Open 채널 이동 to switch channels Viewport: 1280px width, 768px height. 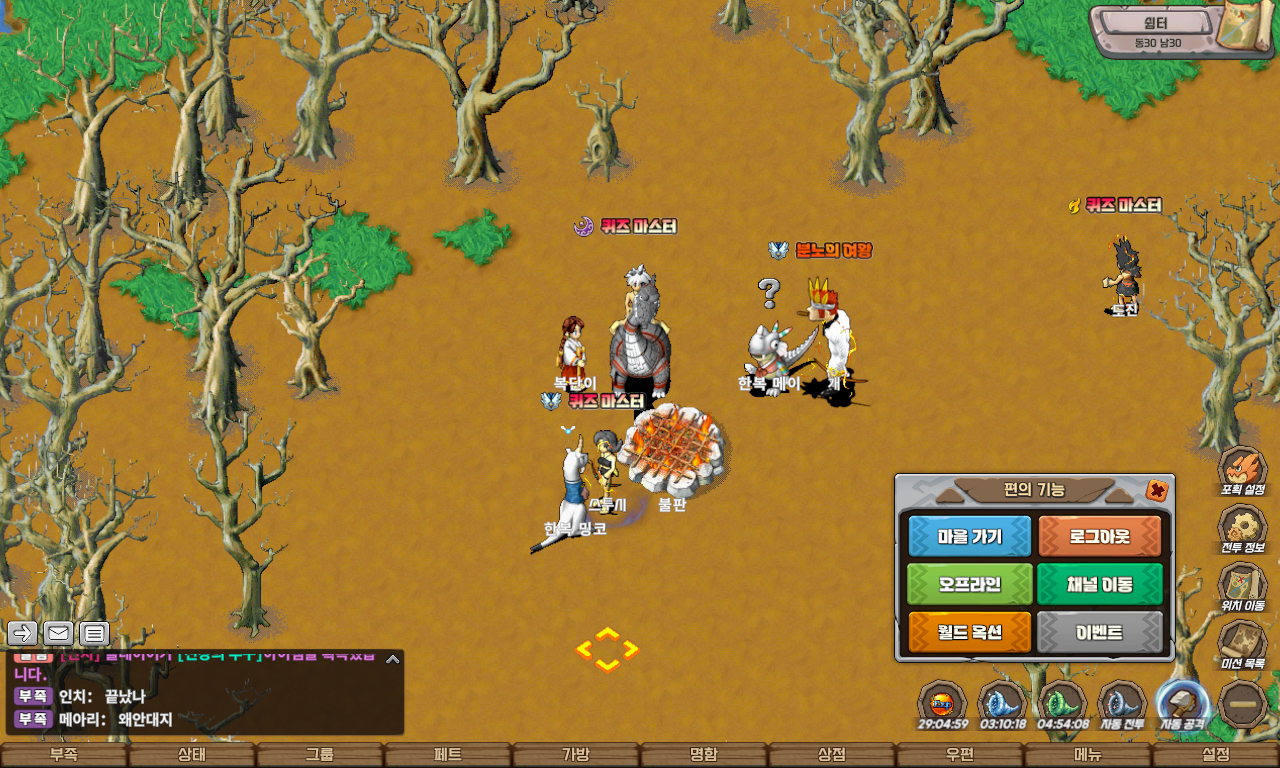pyautogui.click(x=1100, y=585)
